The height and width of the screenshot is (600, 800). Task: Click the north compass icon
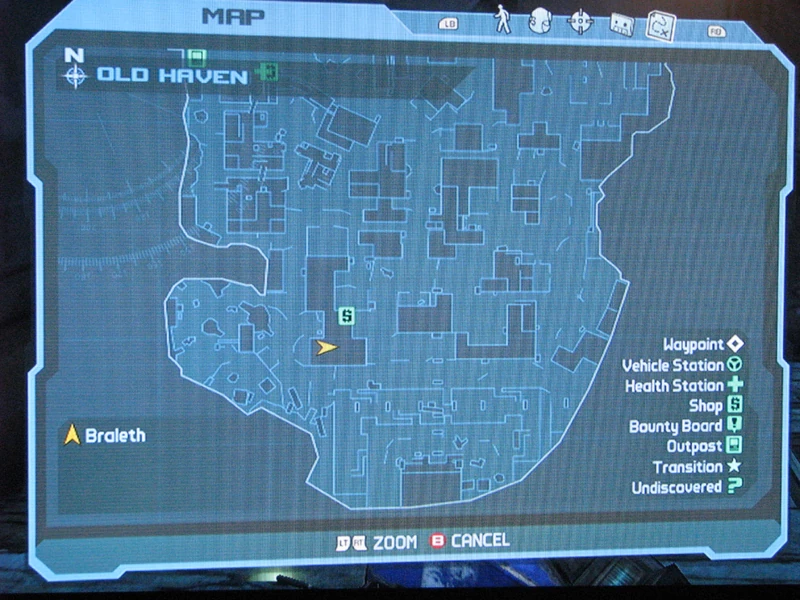(x=74, y=72)
